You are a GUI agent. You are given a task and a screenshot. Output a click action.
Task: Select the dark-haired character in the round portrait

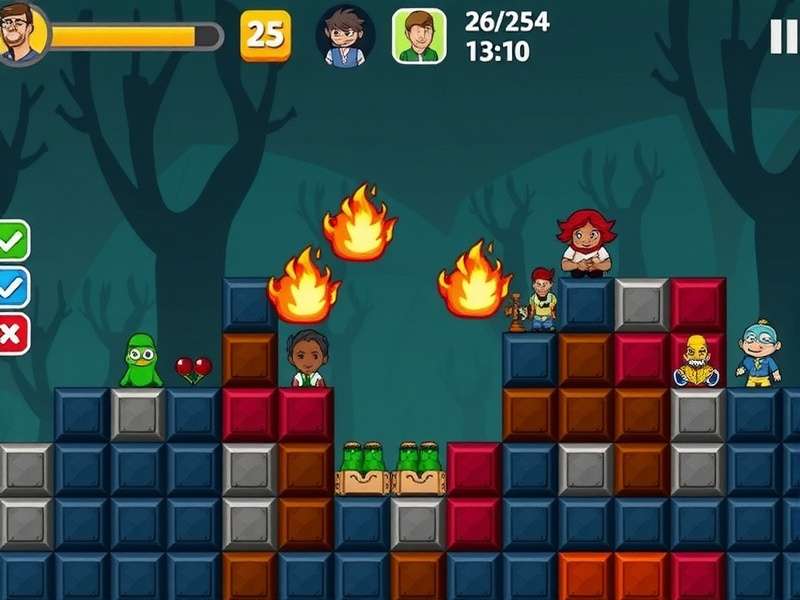pyautogui.click(x=345, y=35)
